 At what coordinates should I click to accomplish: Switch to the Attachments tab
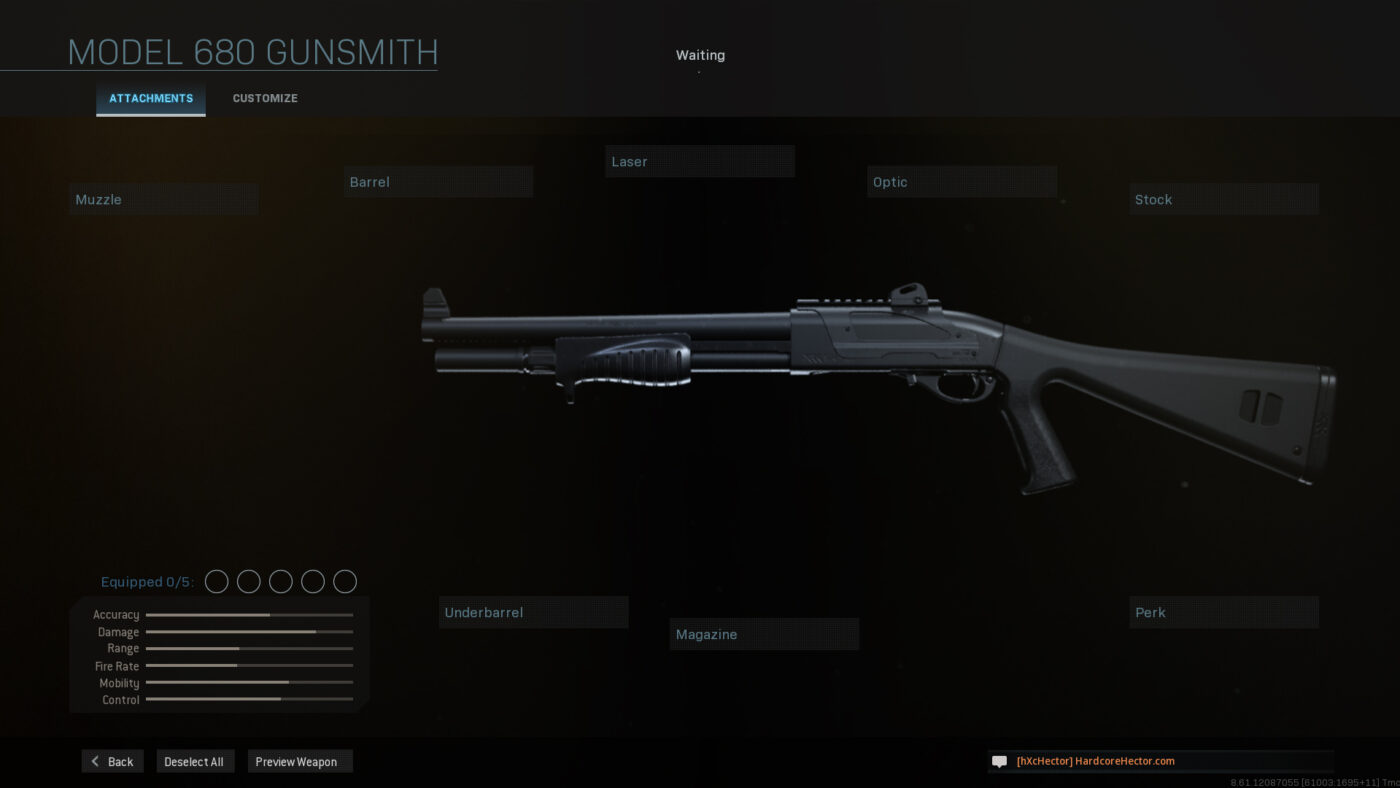click(x=151, y=99)
